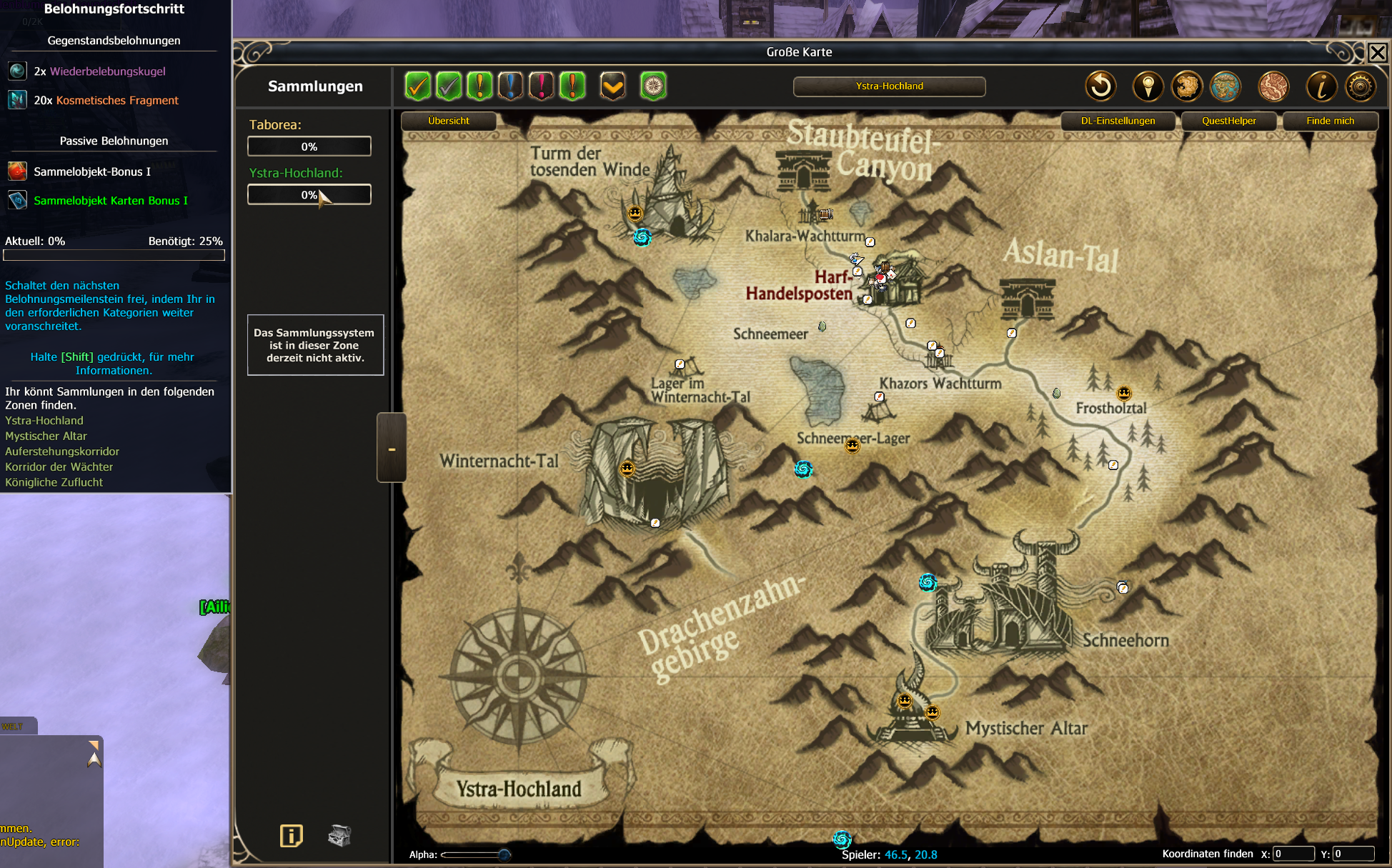Close the Große Karte window
This screenshot has width=1392, height=868.
(x=1377, y=53)
